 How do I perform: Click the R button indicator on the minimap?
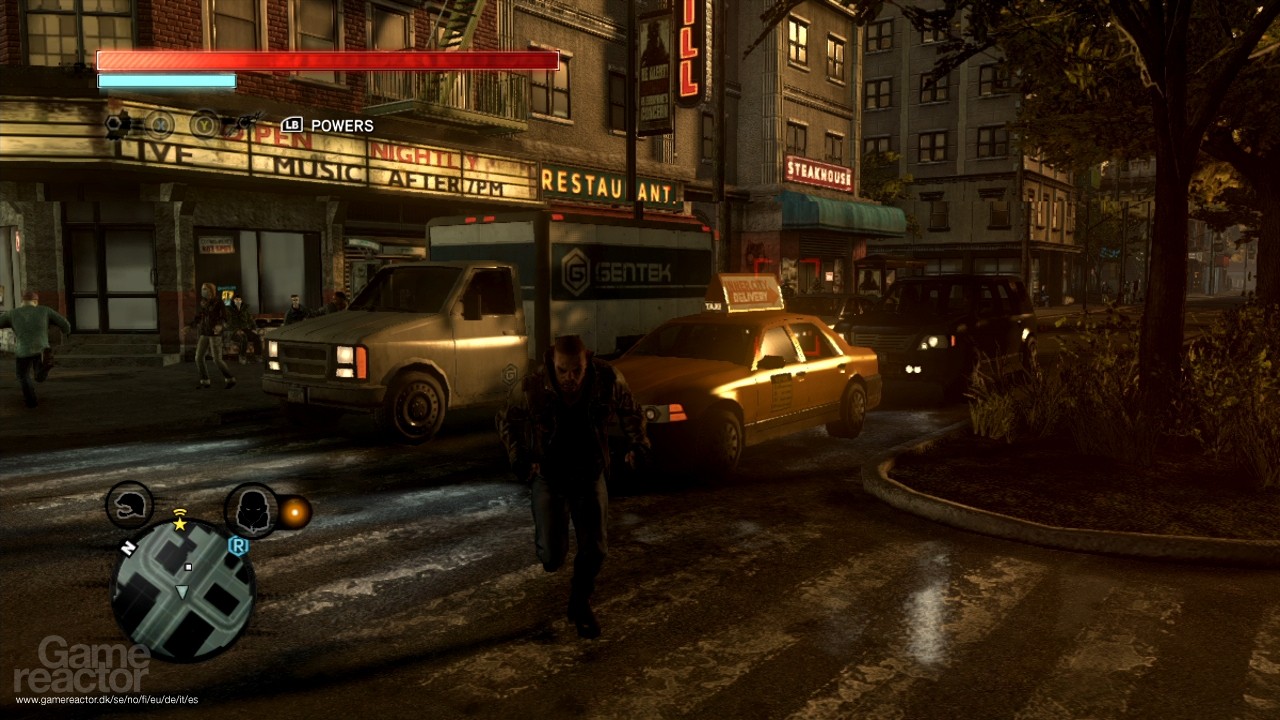[x=239, y=545]
